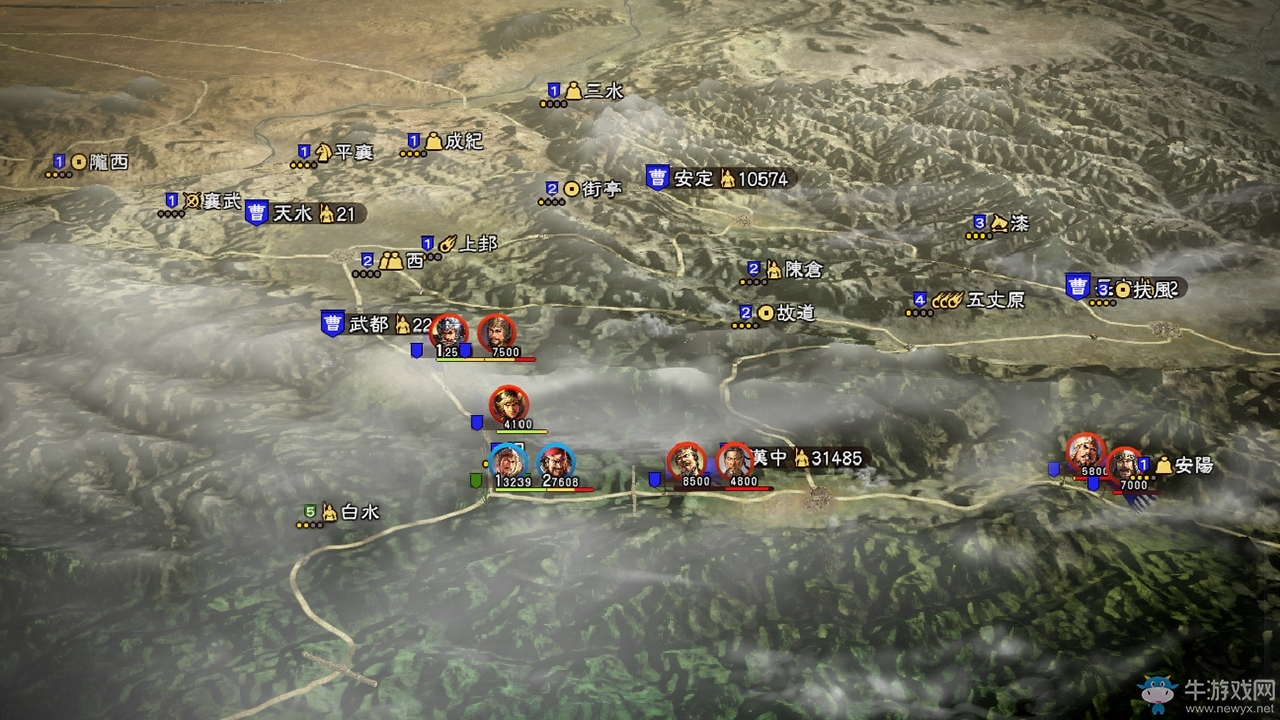Select the 天水 city label
This screenshot has height=720, width=1280.
(x=294, y=213)
